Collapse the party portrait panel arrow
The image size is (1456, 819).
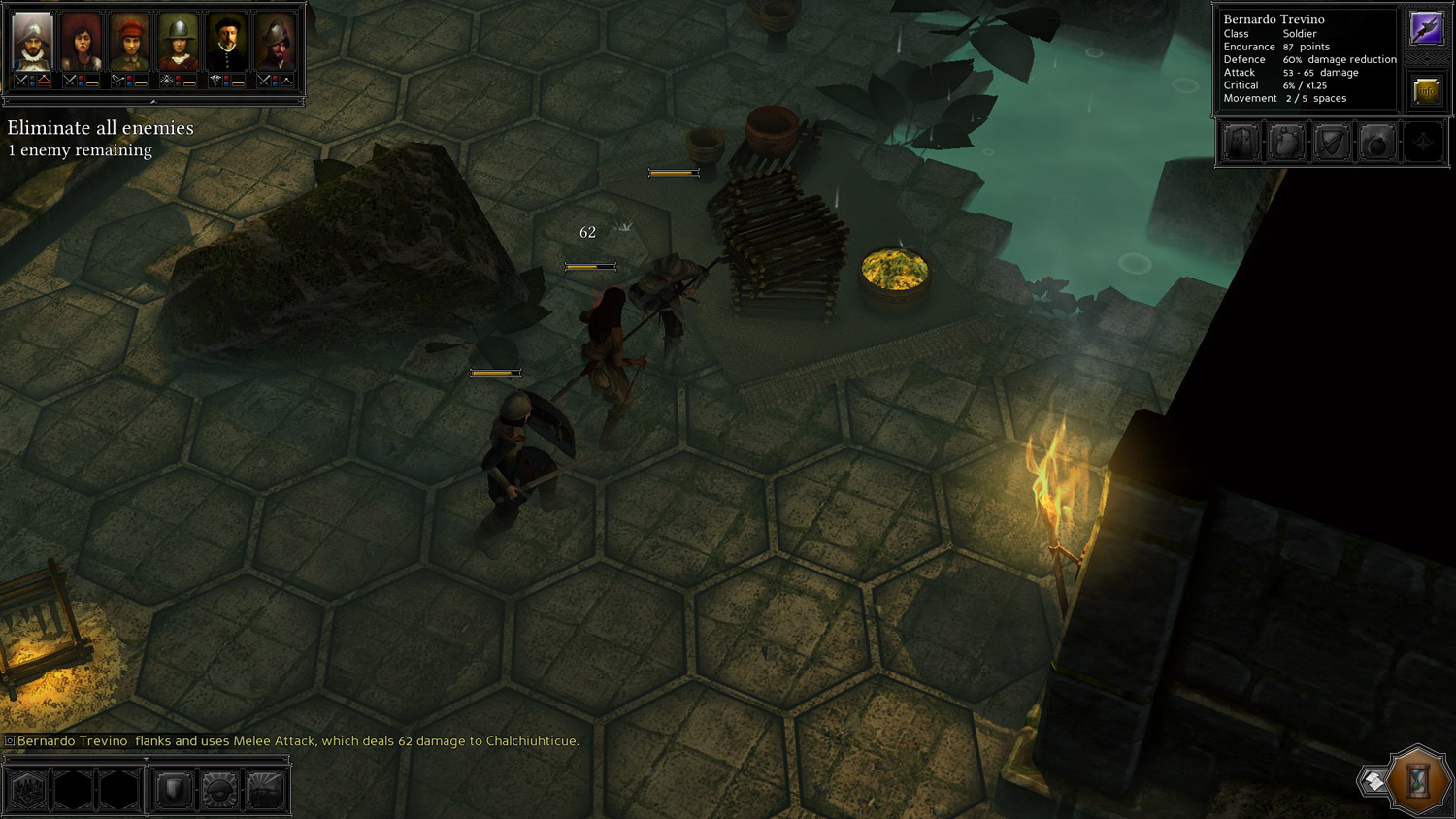153,101
